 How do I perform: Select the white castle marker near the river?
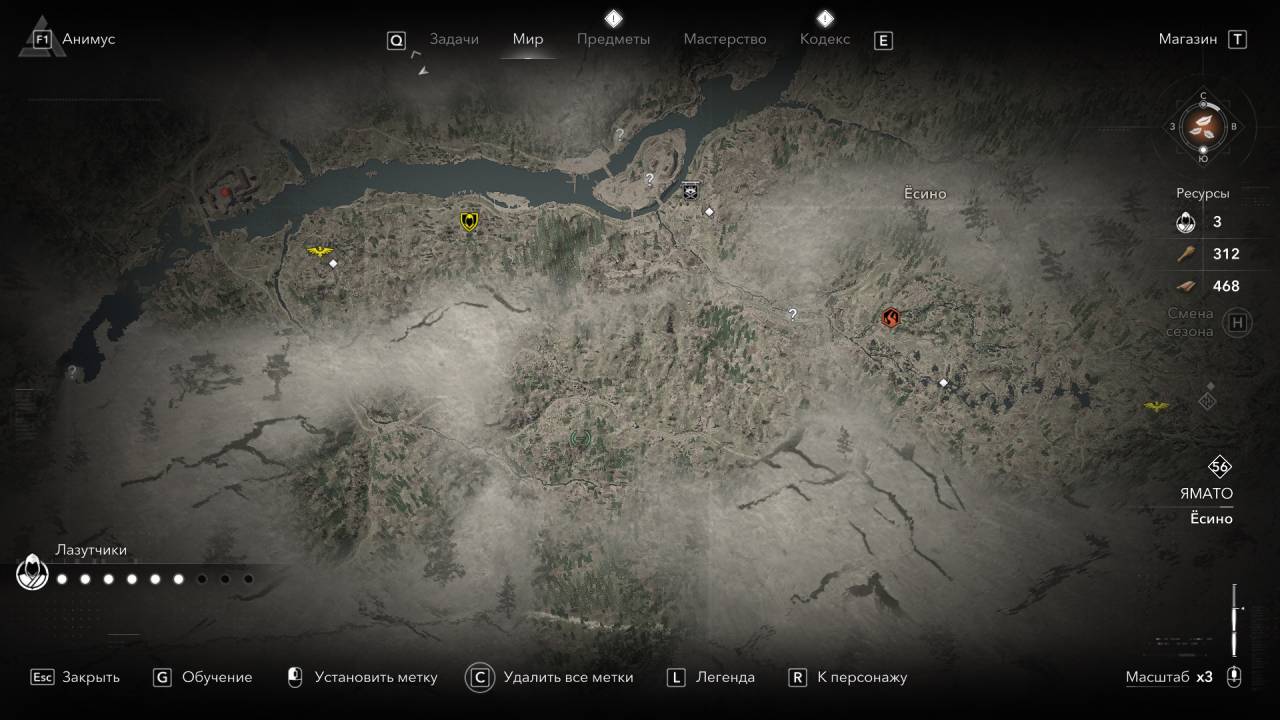pos(690,190)
